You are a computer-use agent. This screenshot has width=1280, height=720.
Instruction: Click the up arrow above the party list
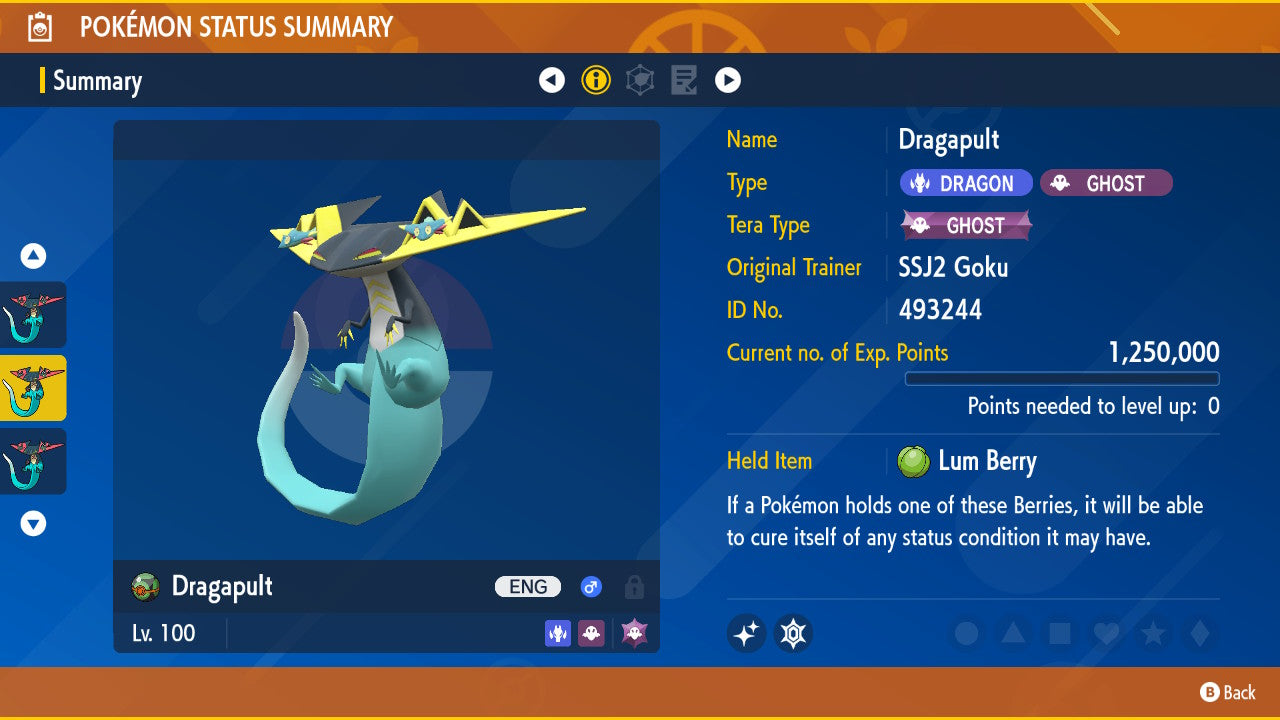[34, 257]
